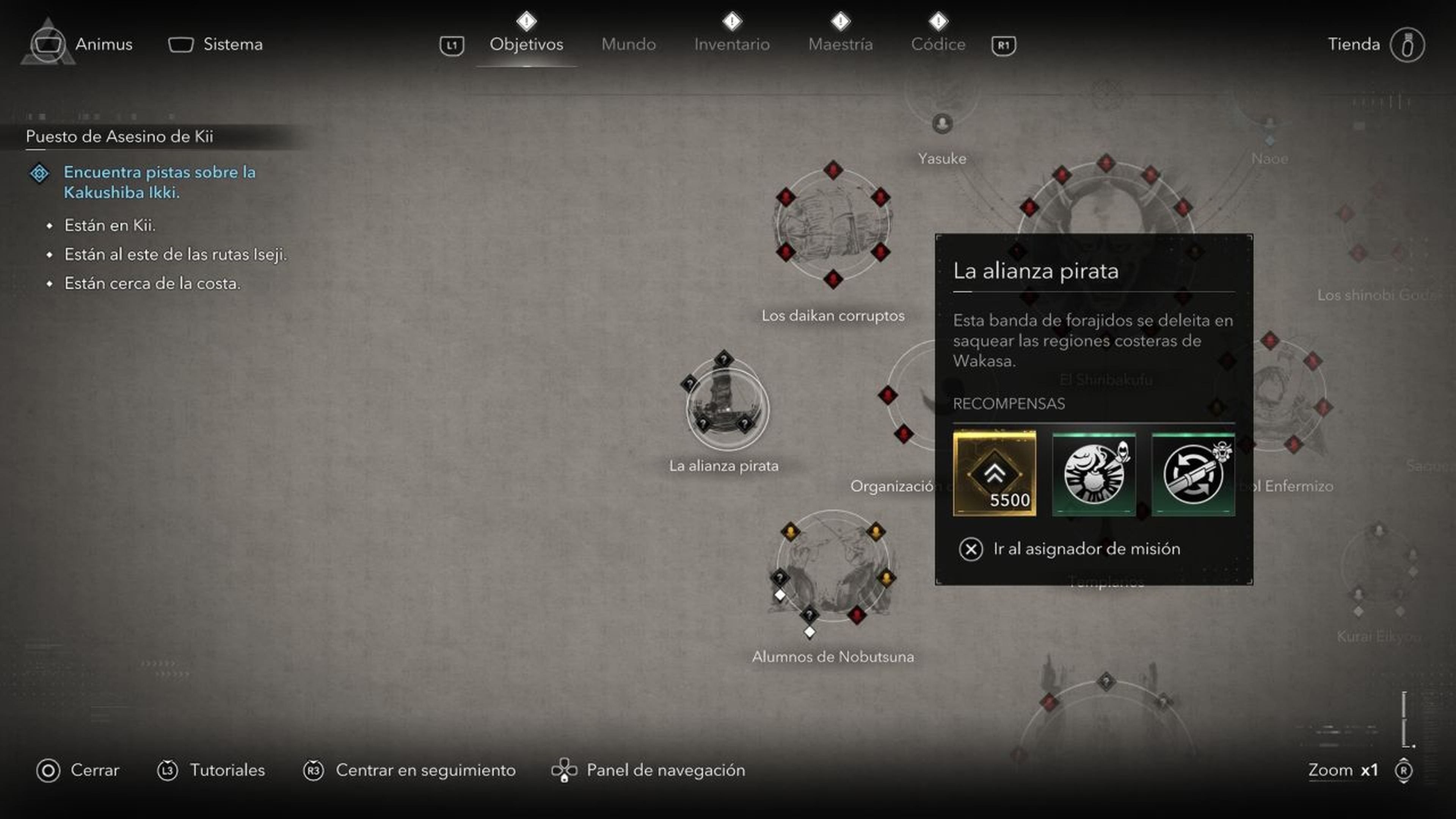Image resolution: width=1456 pixels, height=819 pixels.
Task: Click the Animus icon in the corner
Action: click(x=48, y=44)
